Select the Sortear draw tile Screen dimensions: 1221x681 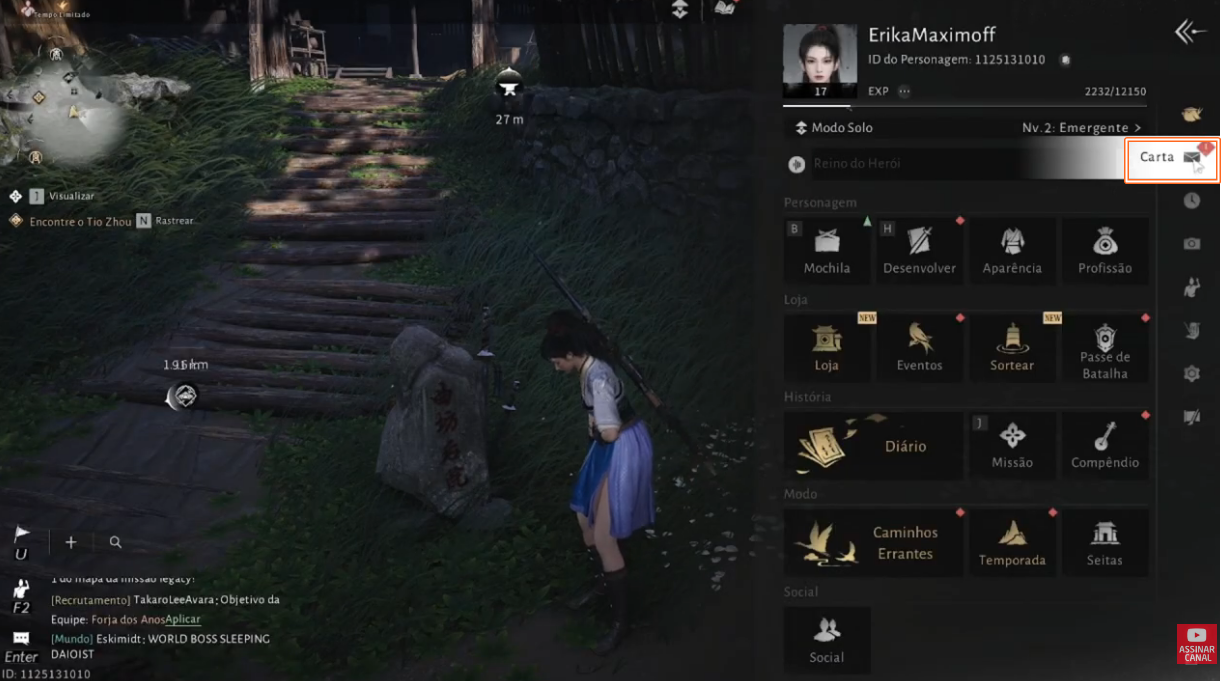point(1012,348)
